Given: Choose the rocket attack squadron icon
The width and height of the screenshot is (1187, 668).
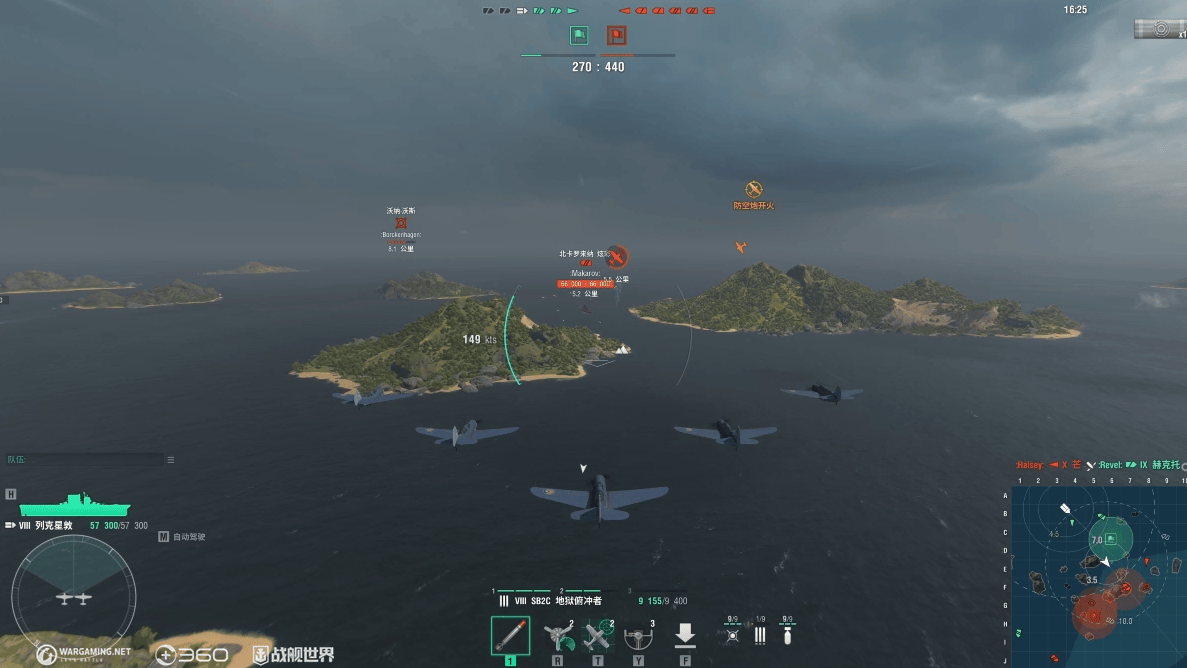Looking at the screenshot, I should (733, 634).
